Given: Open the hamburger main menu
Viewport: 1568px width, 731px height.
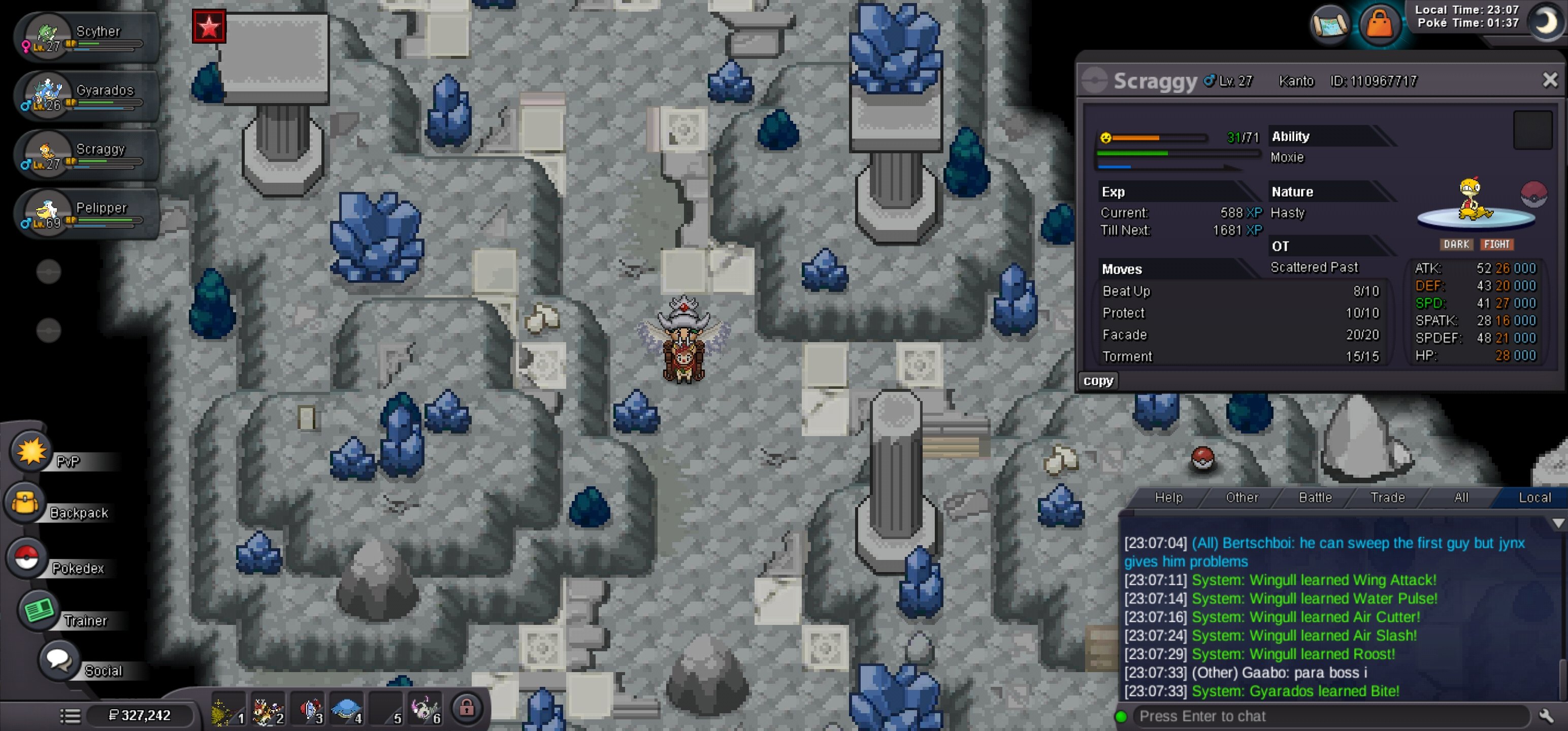Looking at the screenshot, I should click(70, 716).
